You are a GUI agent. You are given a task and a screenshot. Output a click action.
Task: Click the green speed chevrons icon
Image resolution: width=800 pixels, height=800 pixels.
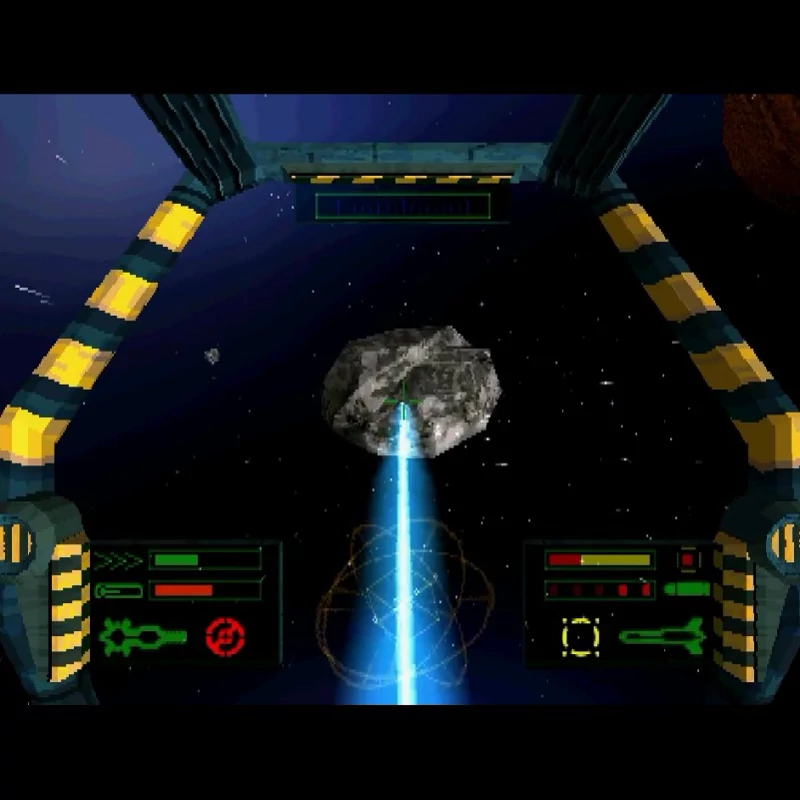point(119,560)
